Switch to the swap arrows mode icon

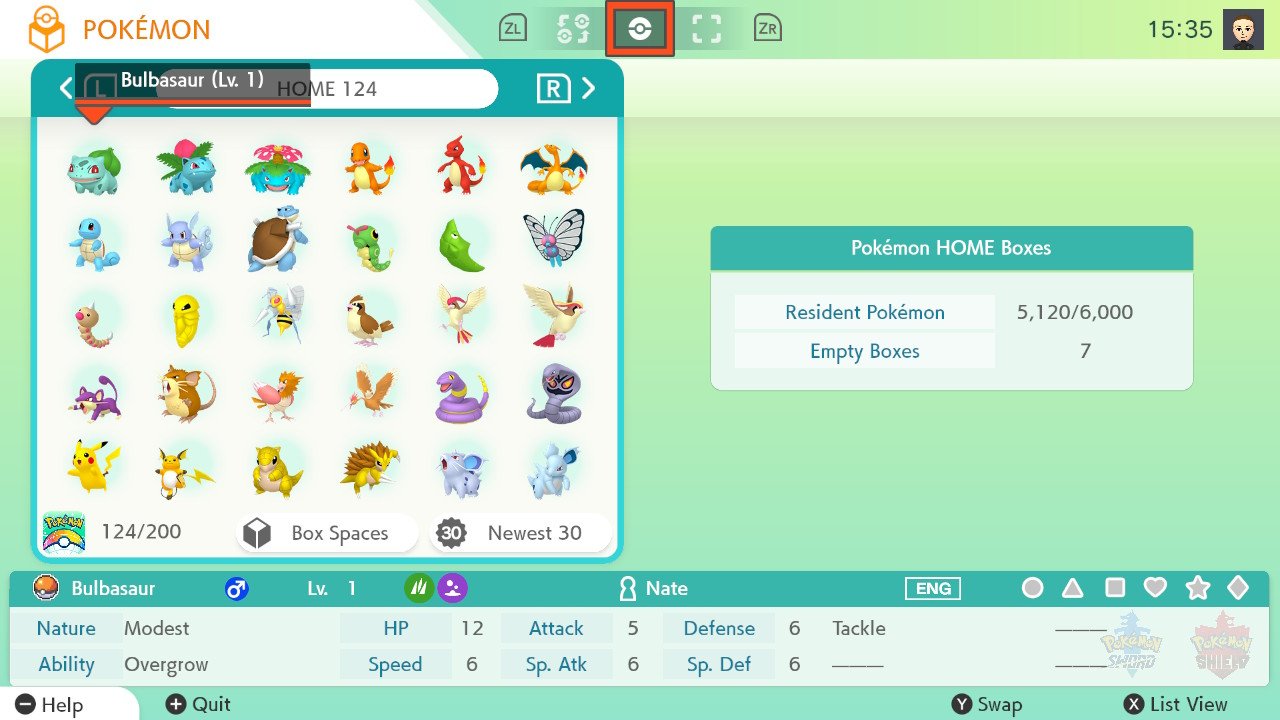point(574,29)
